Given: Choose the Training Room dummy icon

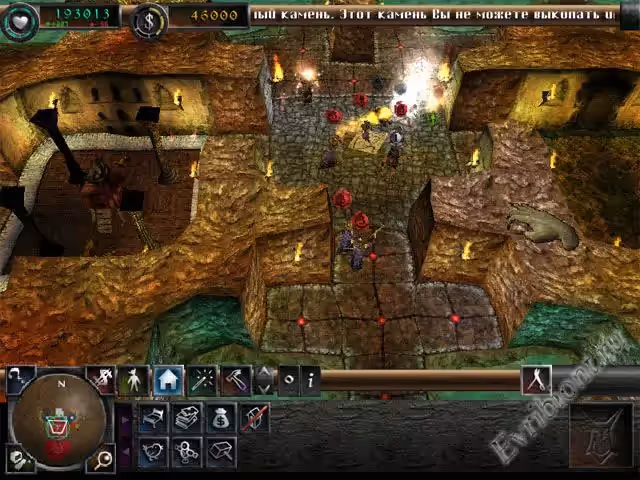Looking at the screenshot, I should [x=188, y=452].
